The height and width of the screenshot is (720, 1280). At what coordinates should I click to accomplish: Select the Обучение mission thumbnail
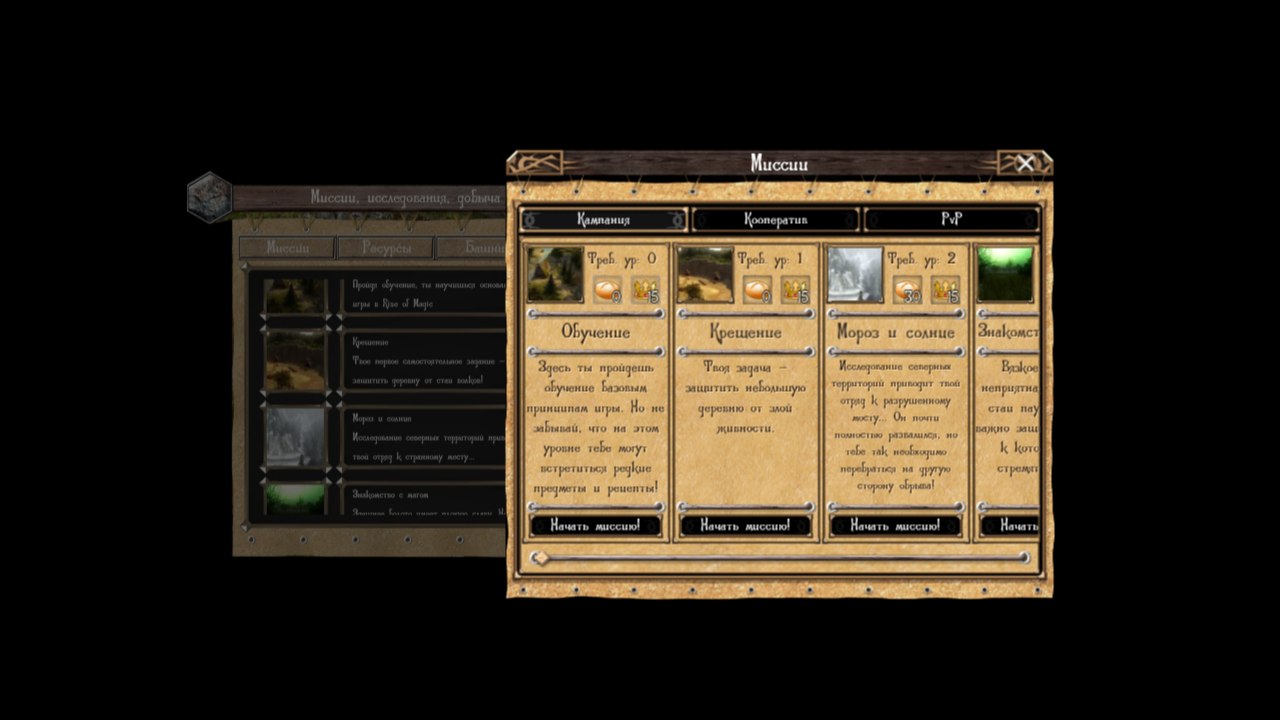555,275
